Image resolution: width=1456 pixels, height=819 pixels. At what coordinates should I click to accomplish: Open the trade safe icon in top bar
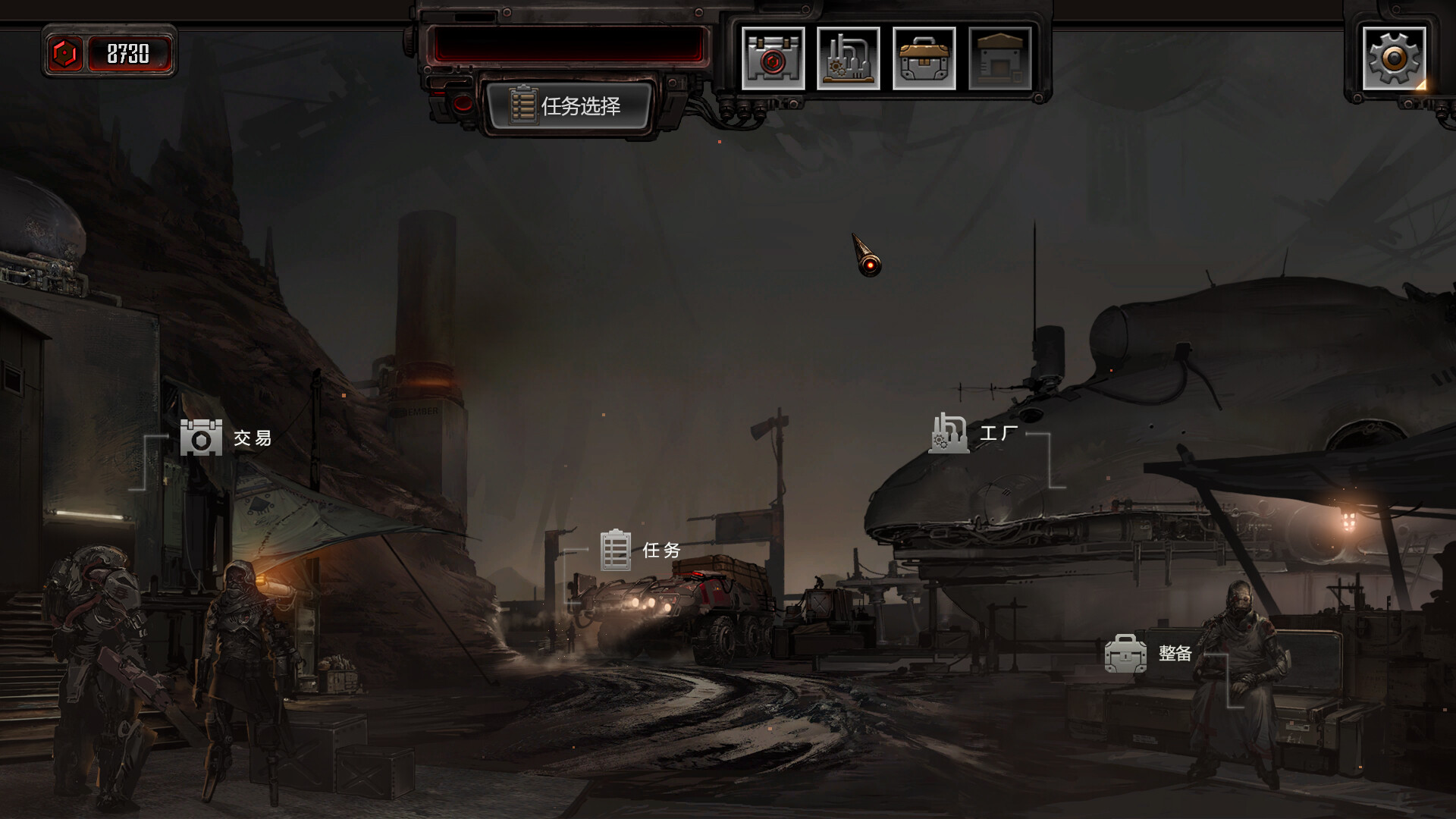tap(773, 58)
